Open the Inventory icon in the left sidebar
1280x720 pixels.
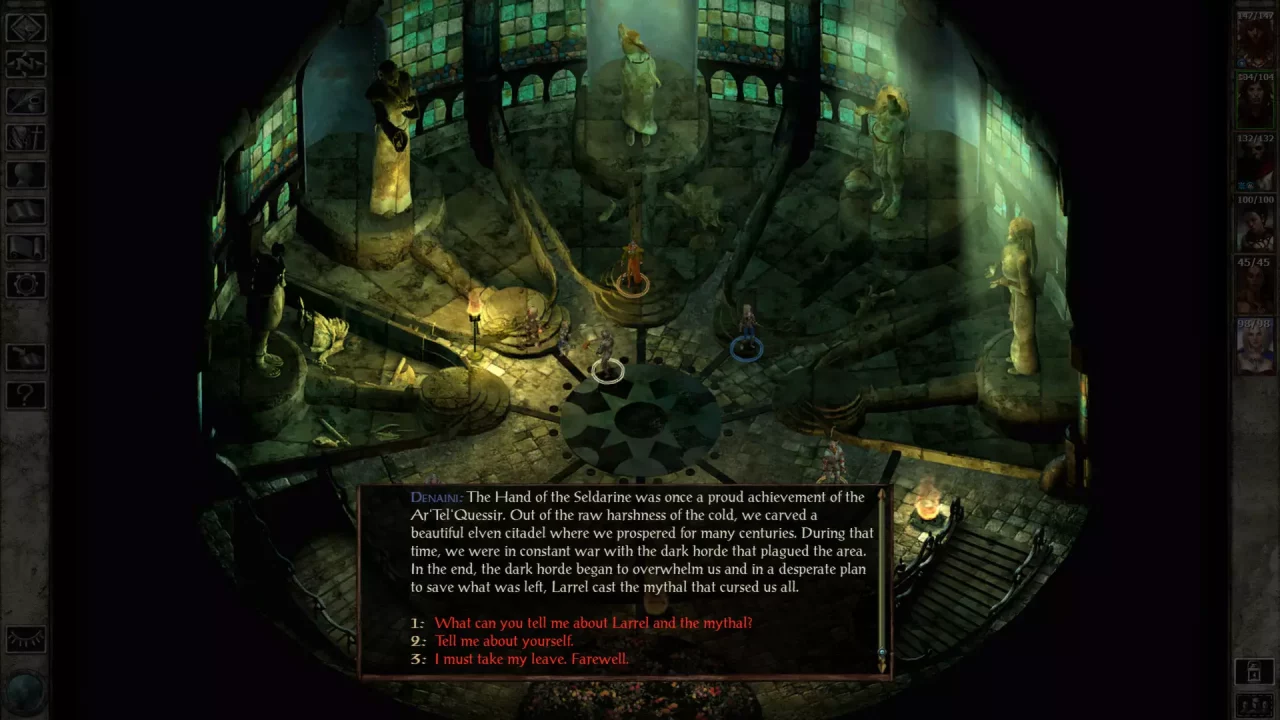25,137
